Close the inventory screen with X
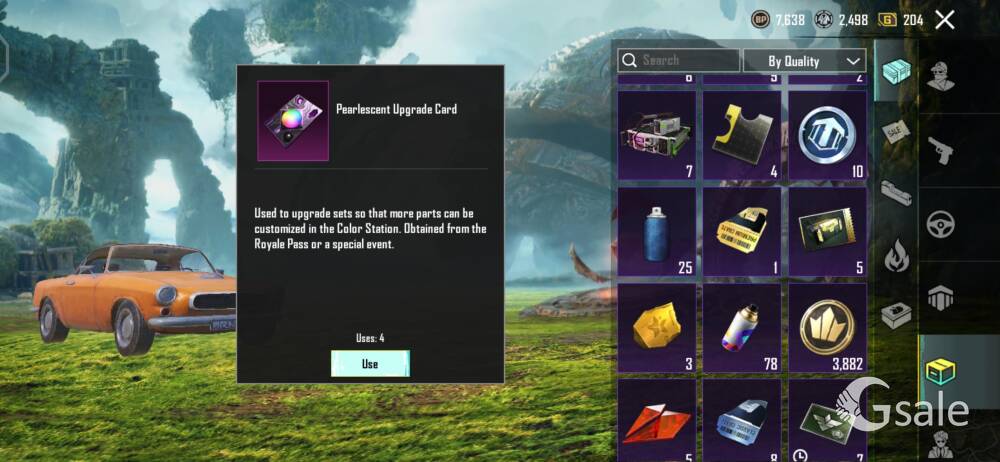 pyautogui.click(x=944, y=19)
